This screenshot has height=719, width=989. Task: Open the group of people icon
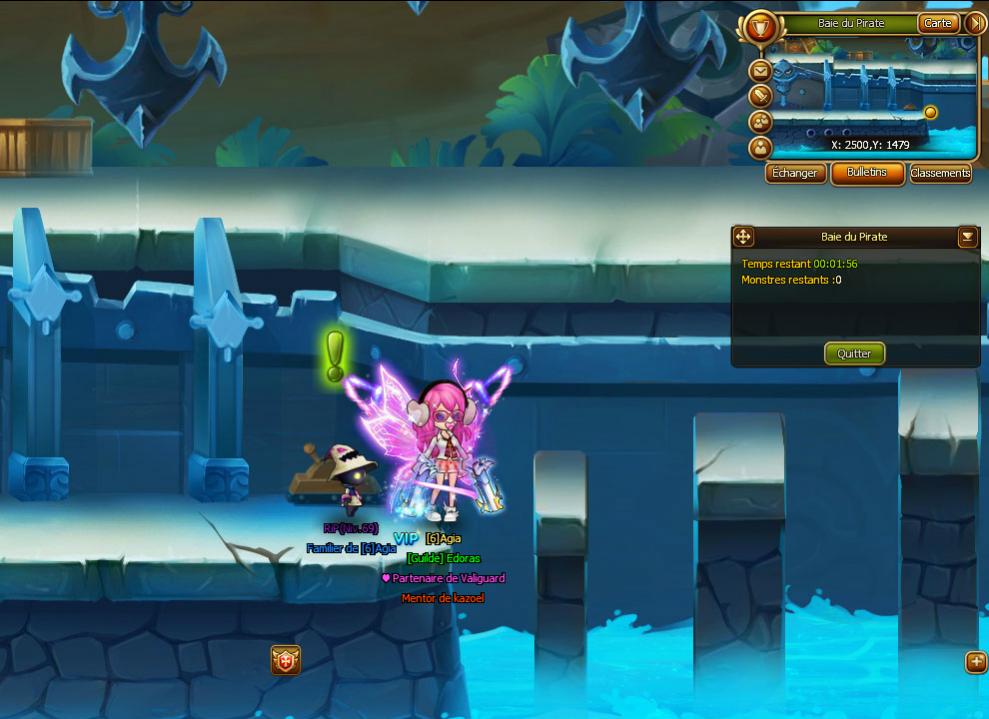click(x=761, y=122)
